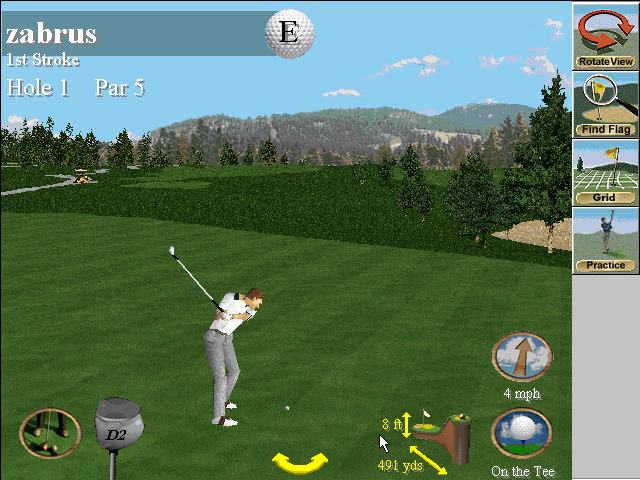Click the Rotate View button
Image resolution: width=640 pixels, height=480 pixels.
coord(605,36)
